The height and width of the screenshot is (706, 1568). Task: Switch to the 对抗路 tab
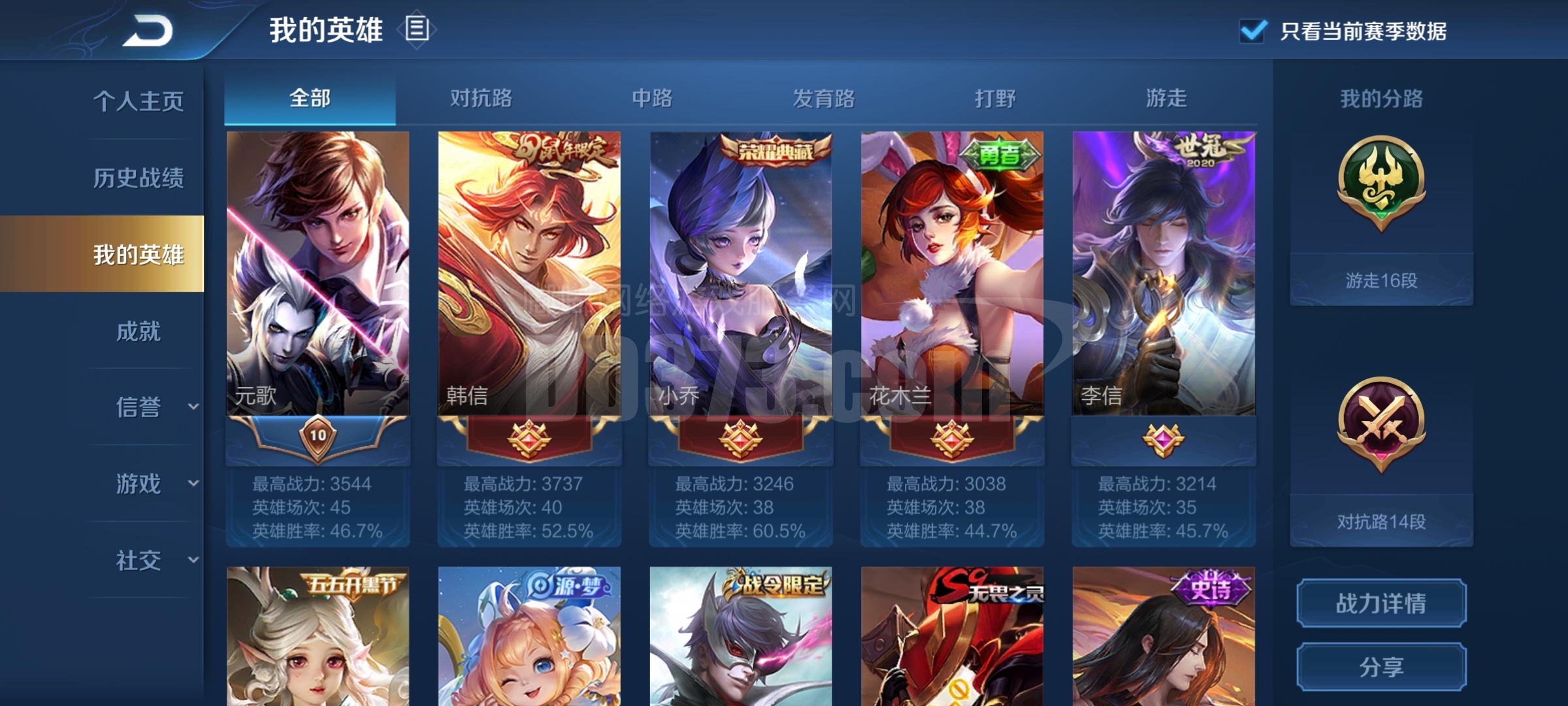[x=481, y=99]
